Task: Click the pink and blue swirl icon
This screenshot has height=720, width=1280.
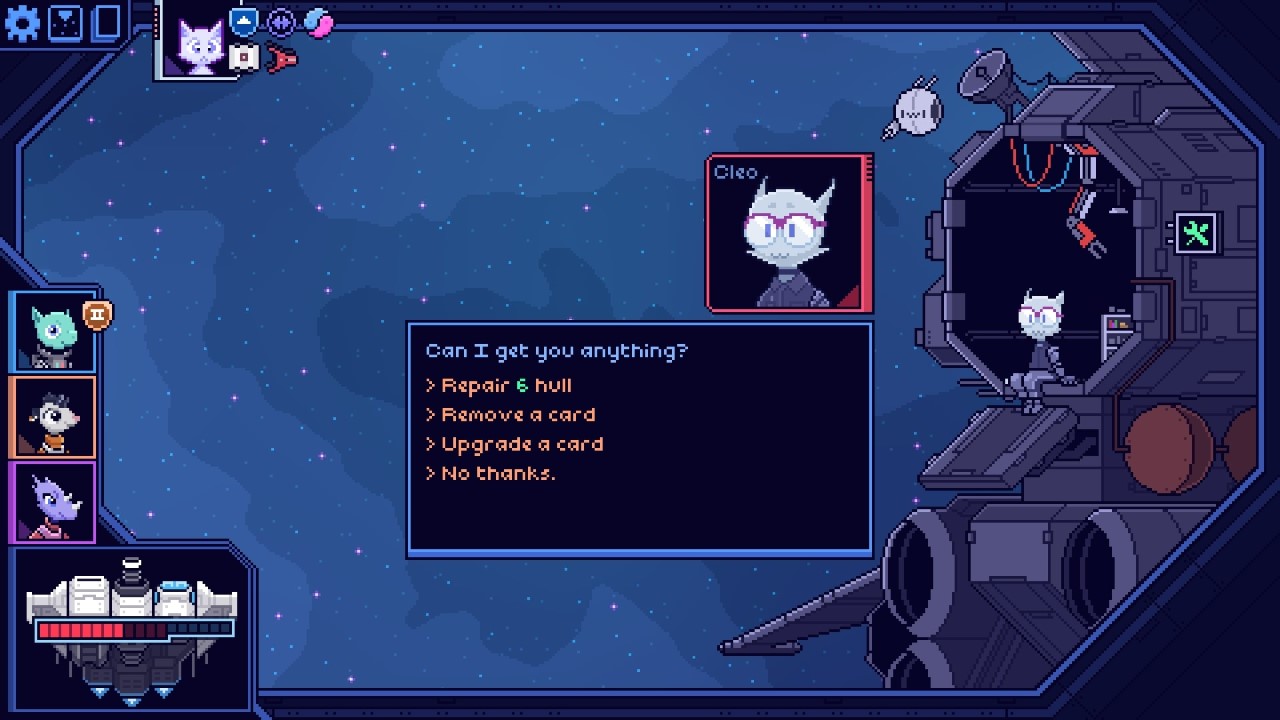Action: pyautogui.click(x=318, y=24)
